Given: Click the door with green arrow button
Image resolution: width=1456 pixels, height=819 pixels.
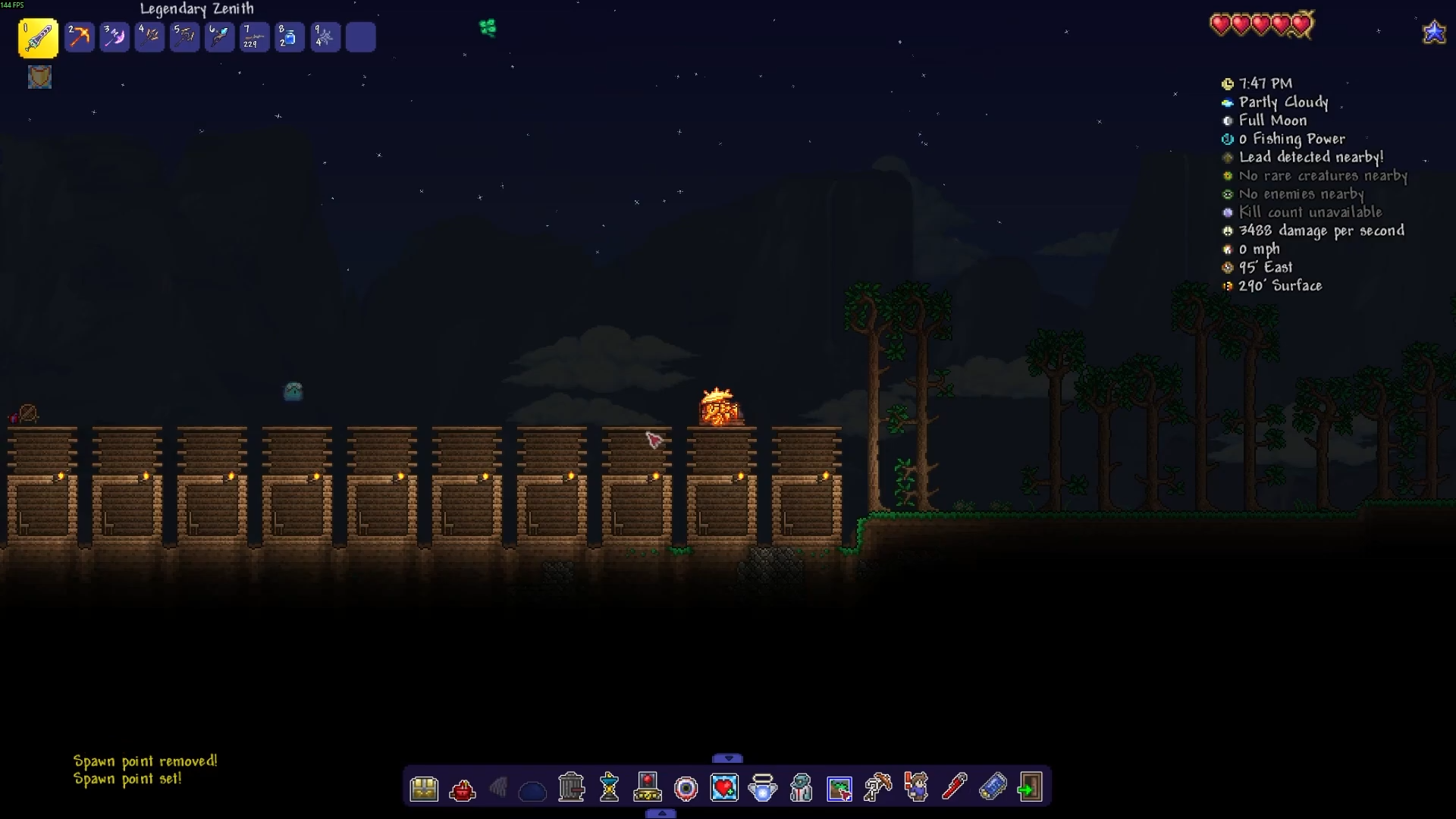Looking at the screenshot, I should coord(1030,788).
